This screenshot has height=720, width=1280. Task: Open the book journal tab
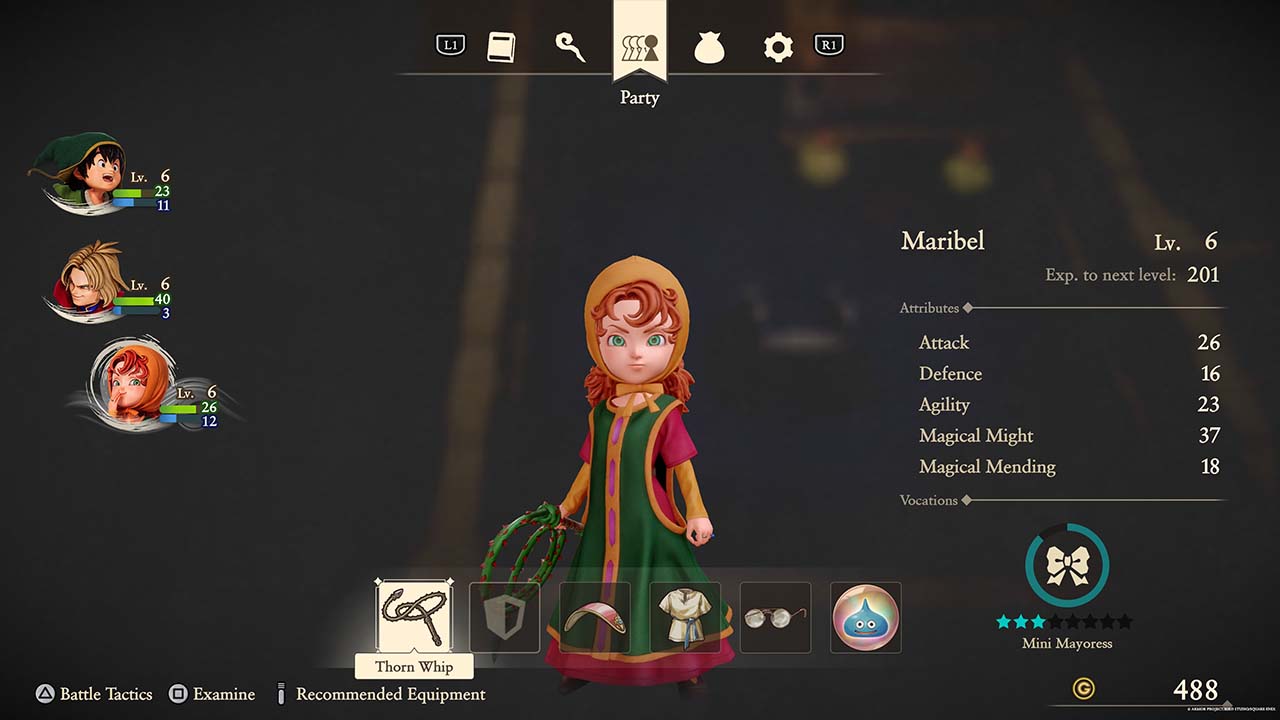501,47
